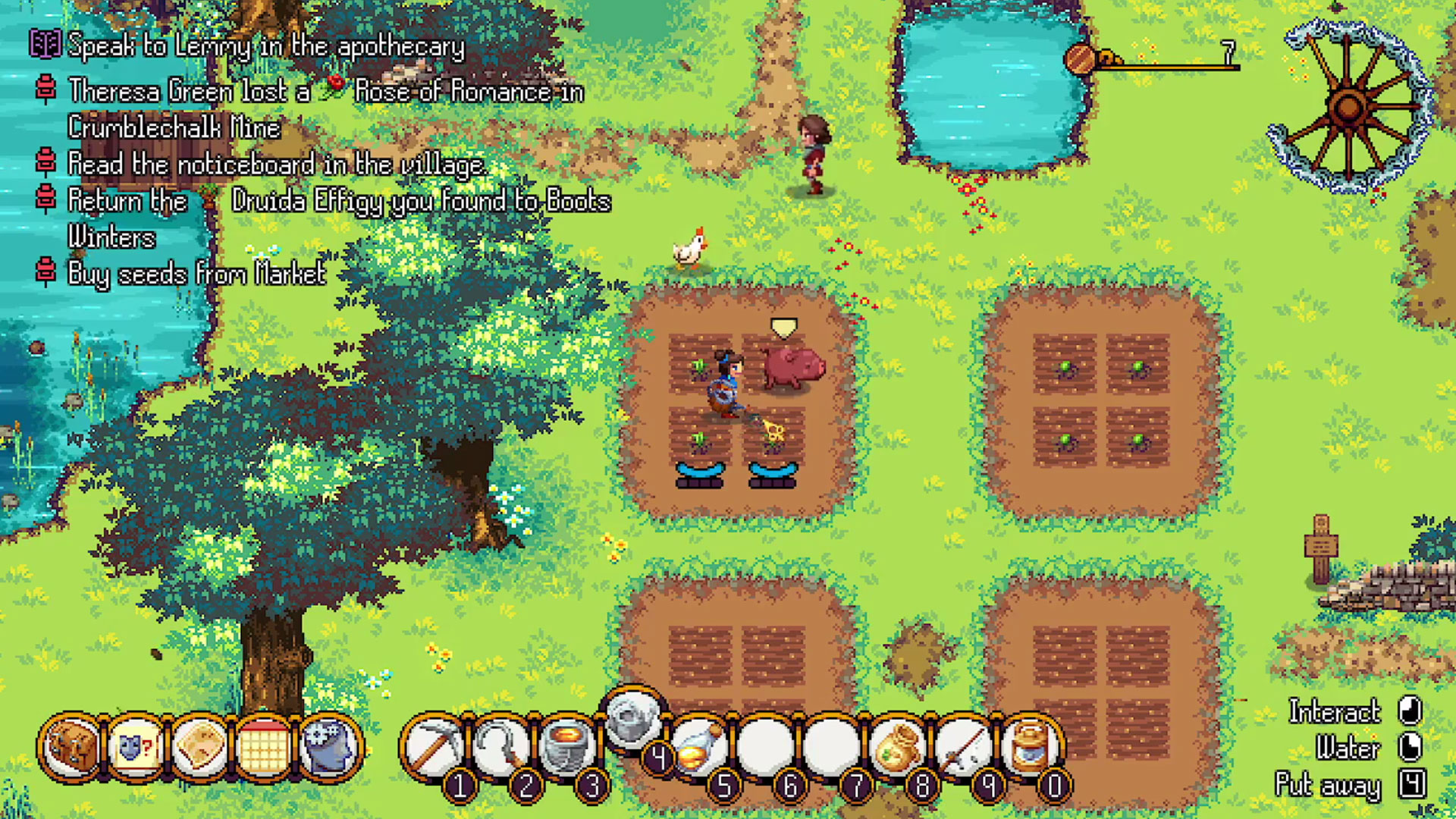The width and height of the screenshot is (1456, 819).
Task: Choose the cauldron in hotbar slot 3
Action: point(566,748)
